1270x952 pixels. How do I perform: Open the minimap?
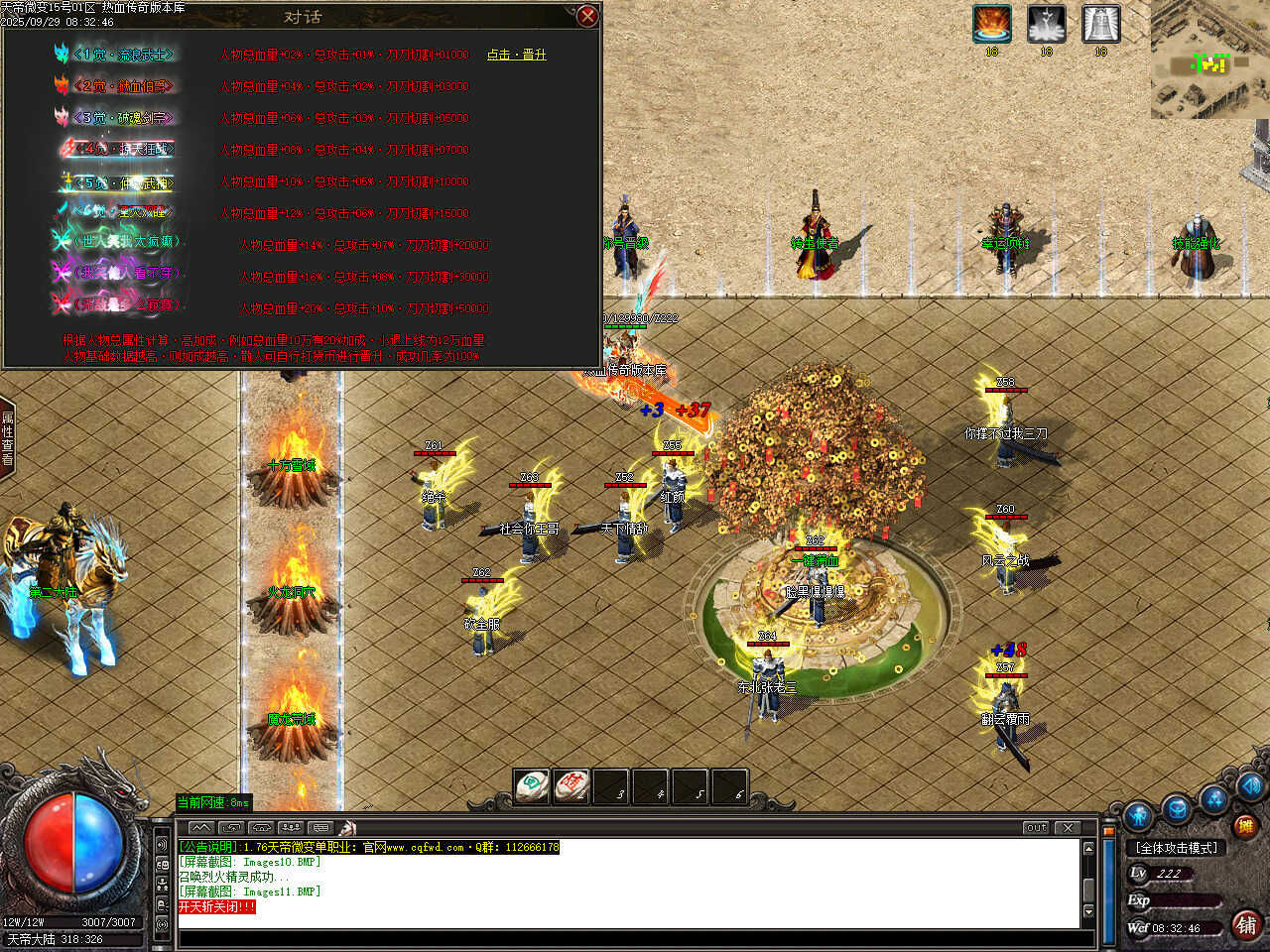(x=1209, y=59)
